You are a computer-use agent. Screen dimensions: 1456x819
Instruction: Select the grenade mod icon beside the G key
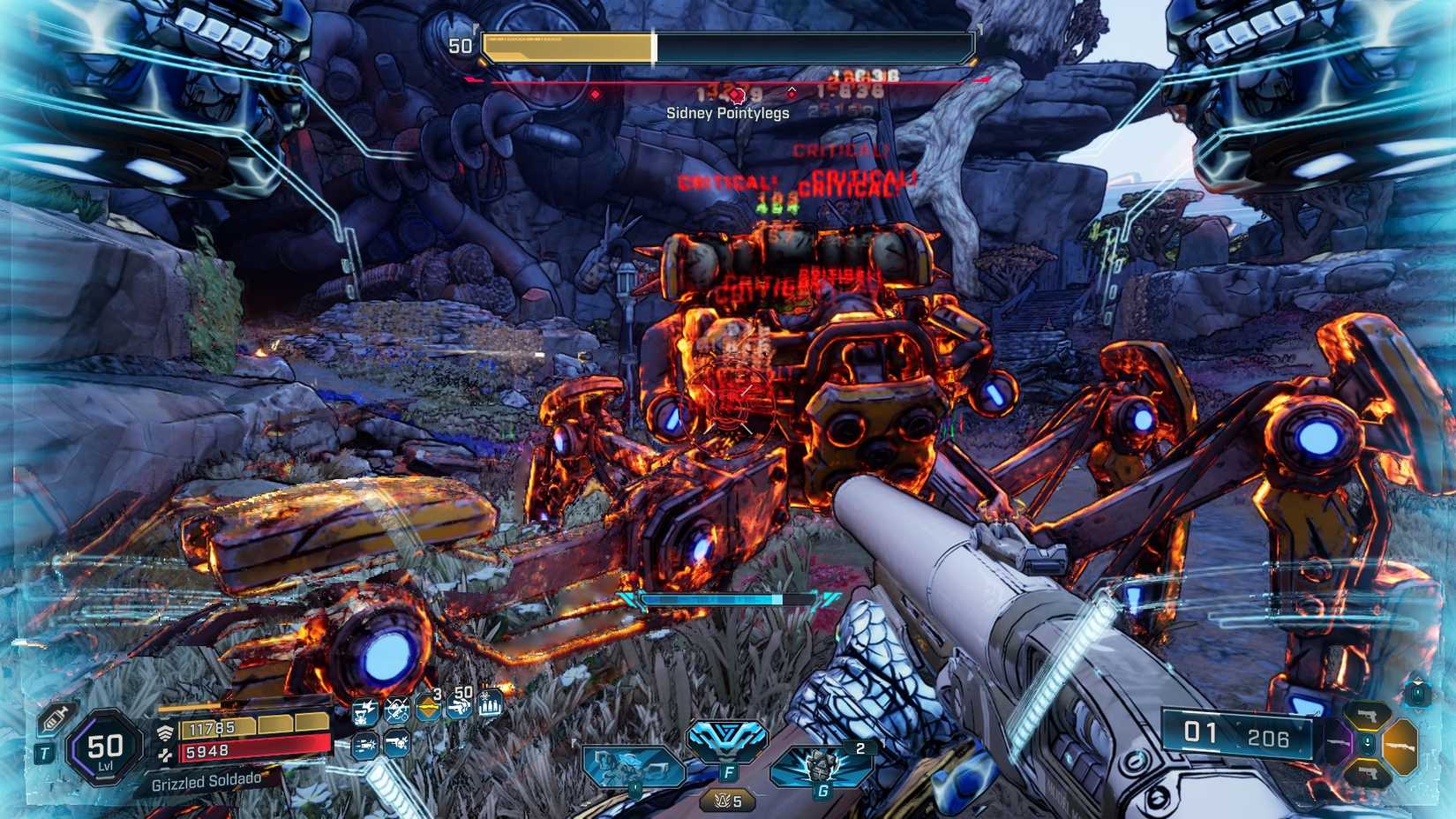821,763
